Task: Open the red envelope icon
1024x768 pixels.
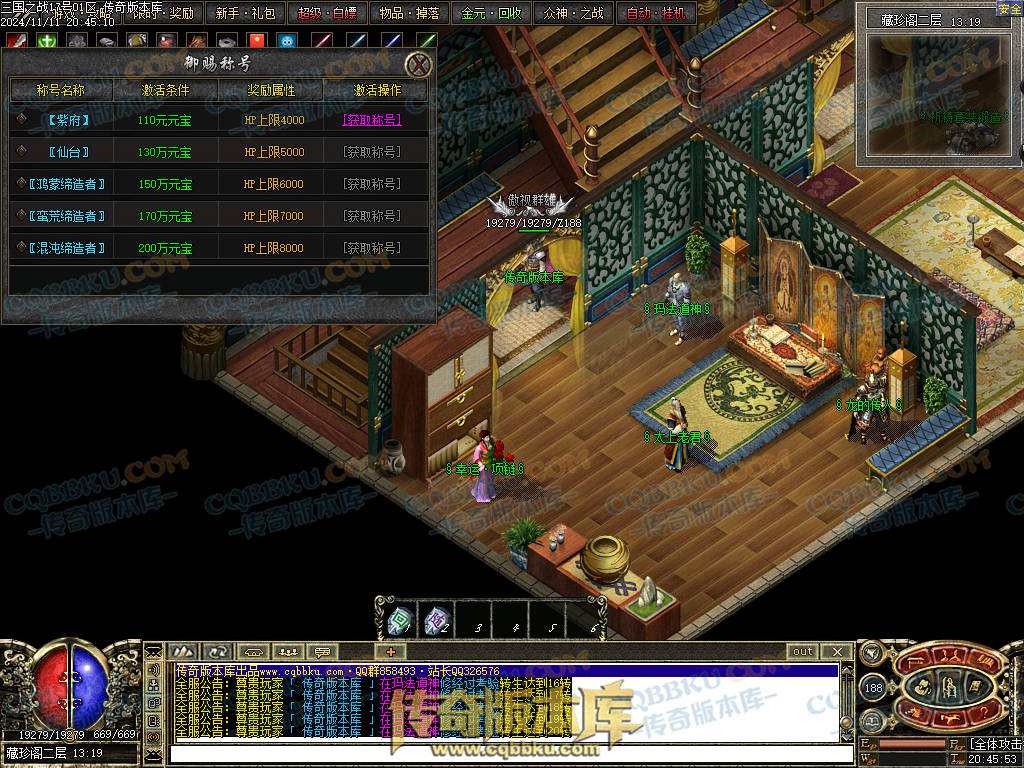Action: [256, 41]
